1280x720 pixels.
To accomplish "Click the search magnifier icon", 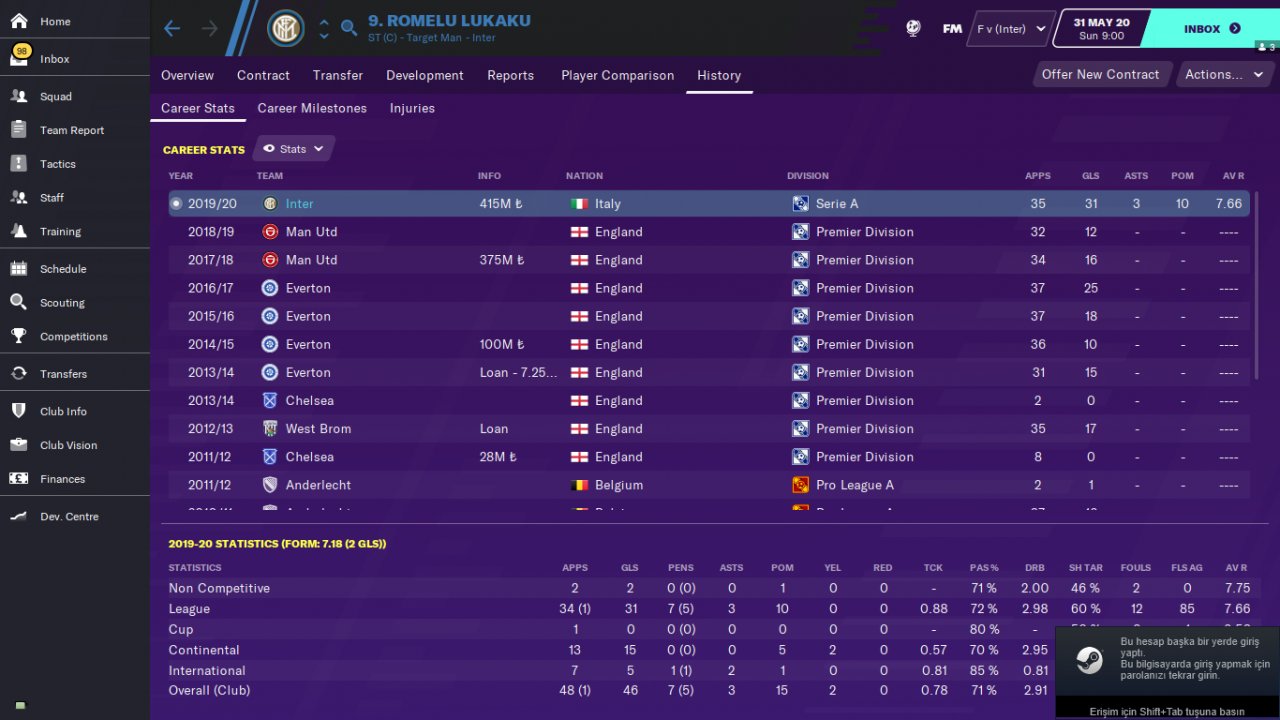I will [349, 28].
